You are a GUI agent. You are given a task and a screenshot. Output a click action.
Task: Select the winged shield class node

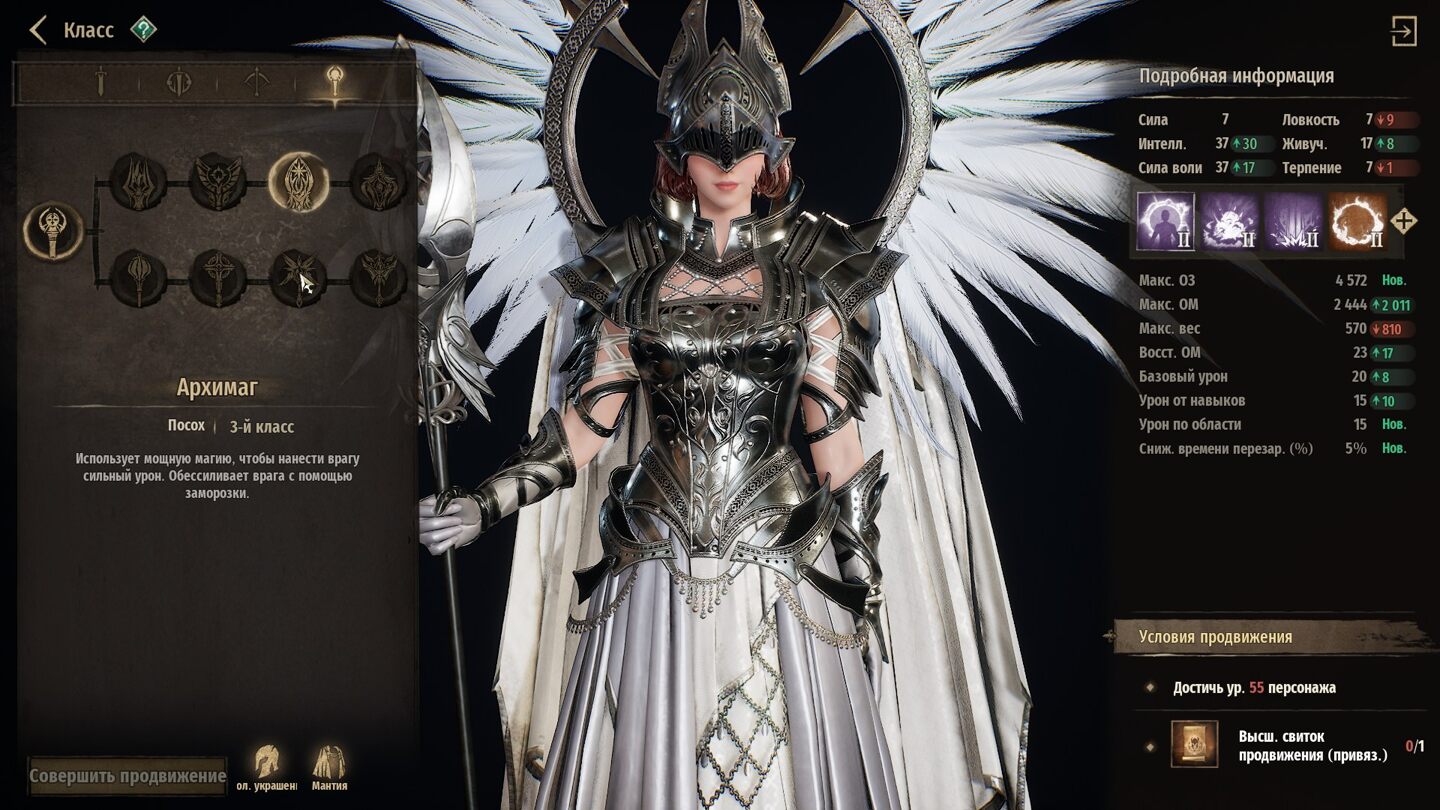217,182
